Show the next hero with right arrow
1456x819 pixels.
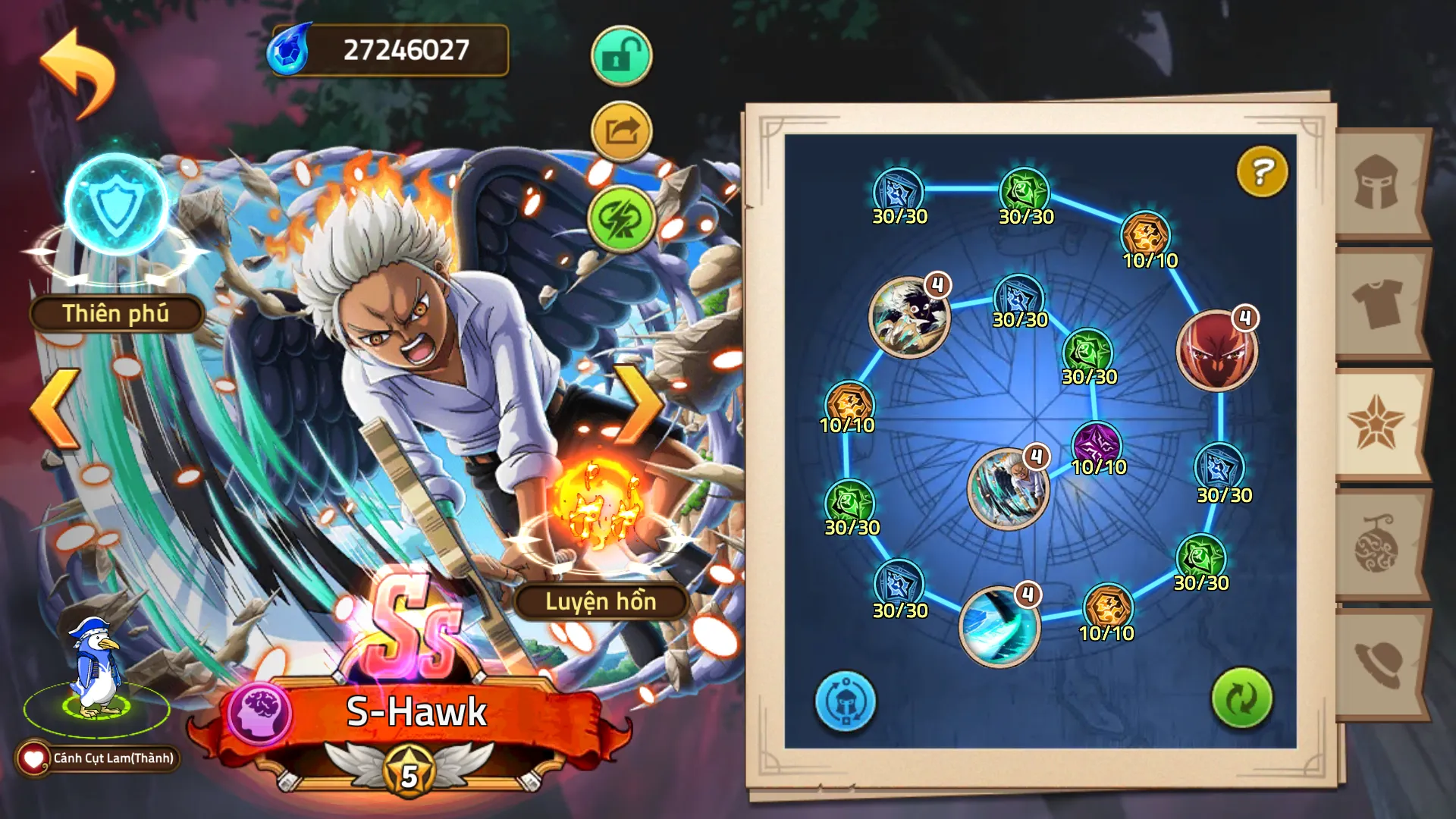639,404
